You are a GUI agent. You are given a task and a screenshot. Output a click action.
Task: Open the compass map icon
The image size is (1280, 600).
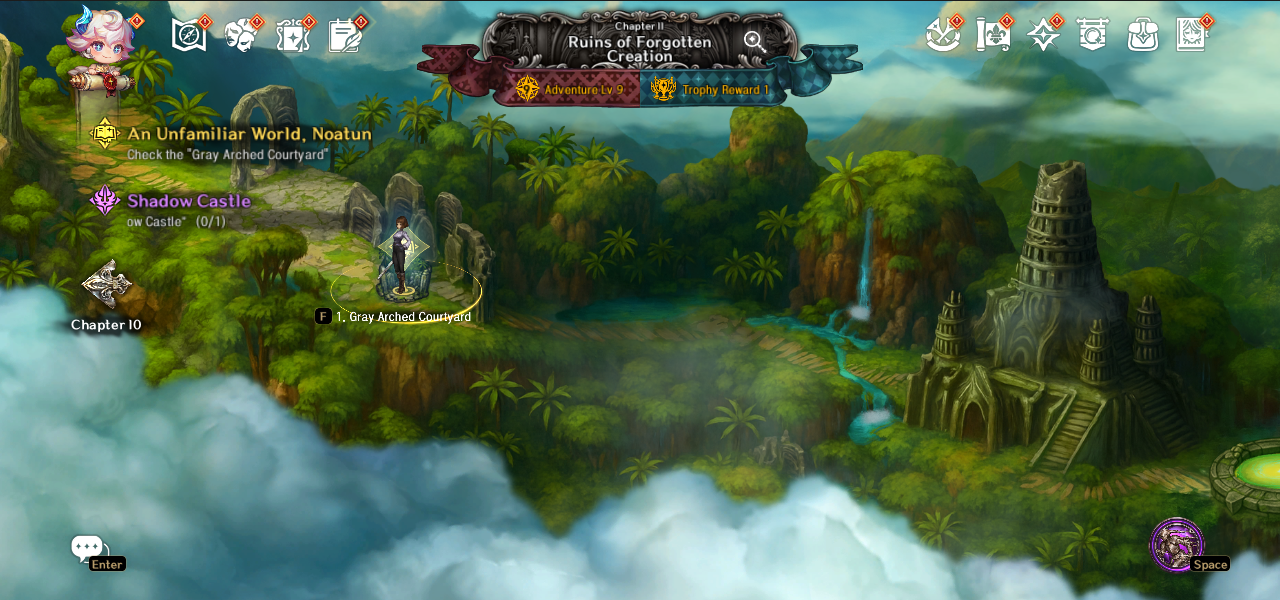[x=189, y=35]
